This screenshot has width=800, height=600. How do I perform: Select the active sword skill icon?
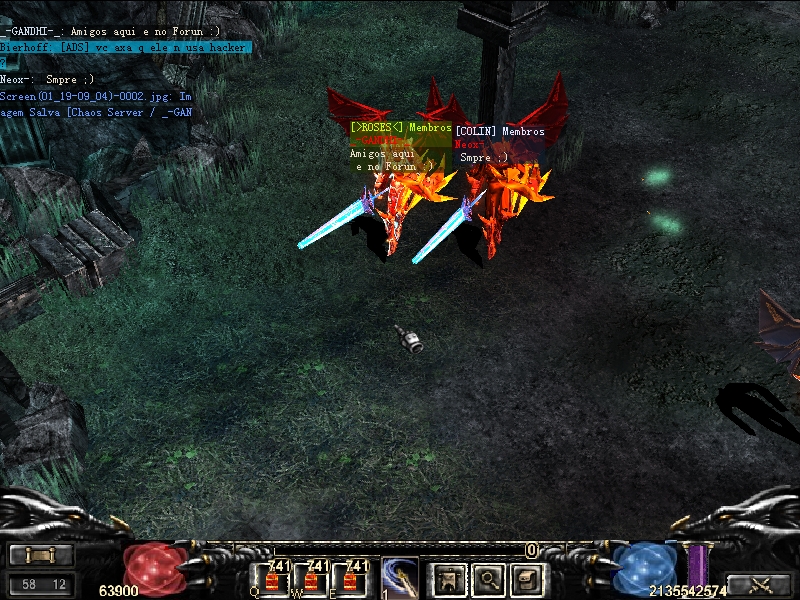click(x=399, y=578)
